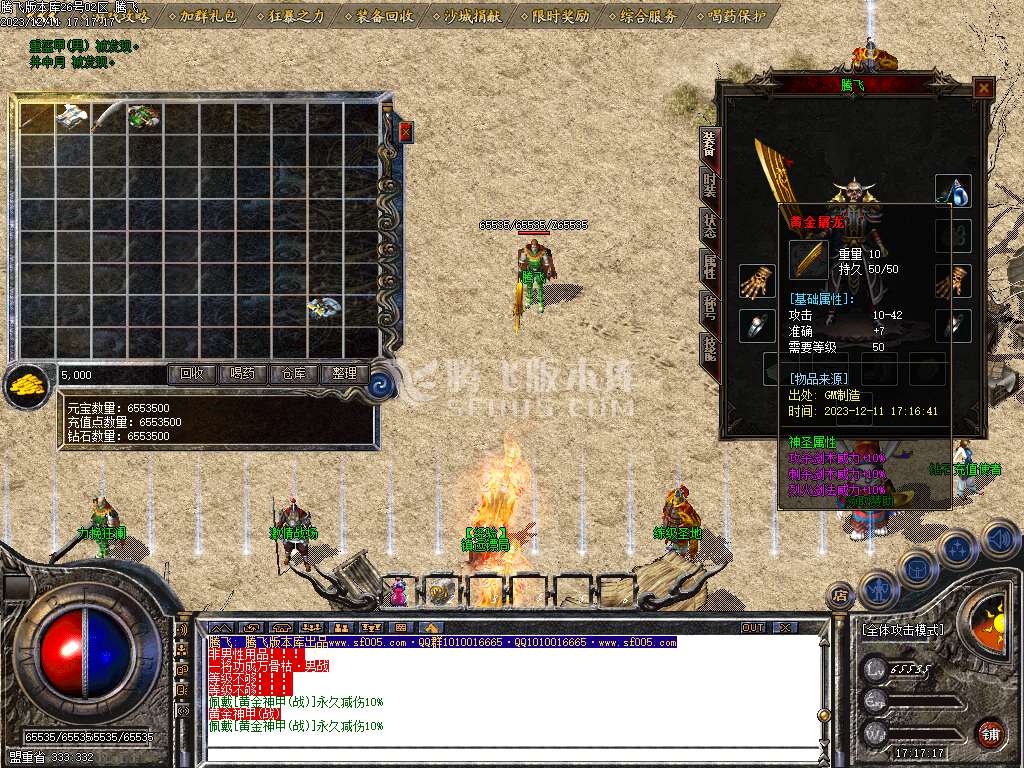Click the 回收 button in the bag
The height and width of the screenshot is (768, 1024).
(x=191, y=374)
